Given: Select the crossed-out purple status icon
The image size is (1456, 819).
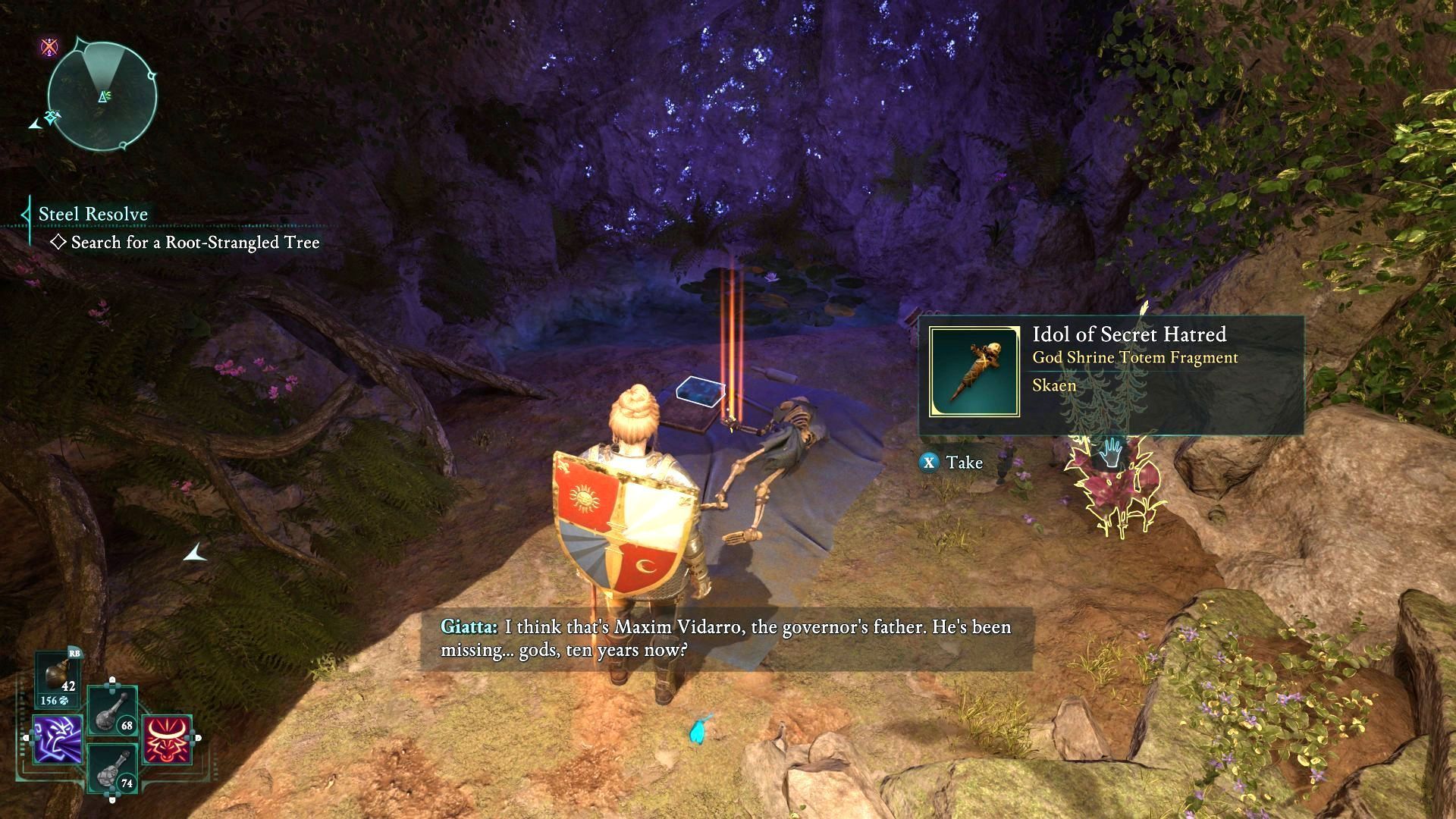Looking at the screenshot, I should click(49, 47).
